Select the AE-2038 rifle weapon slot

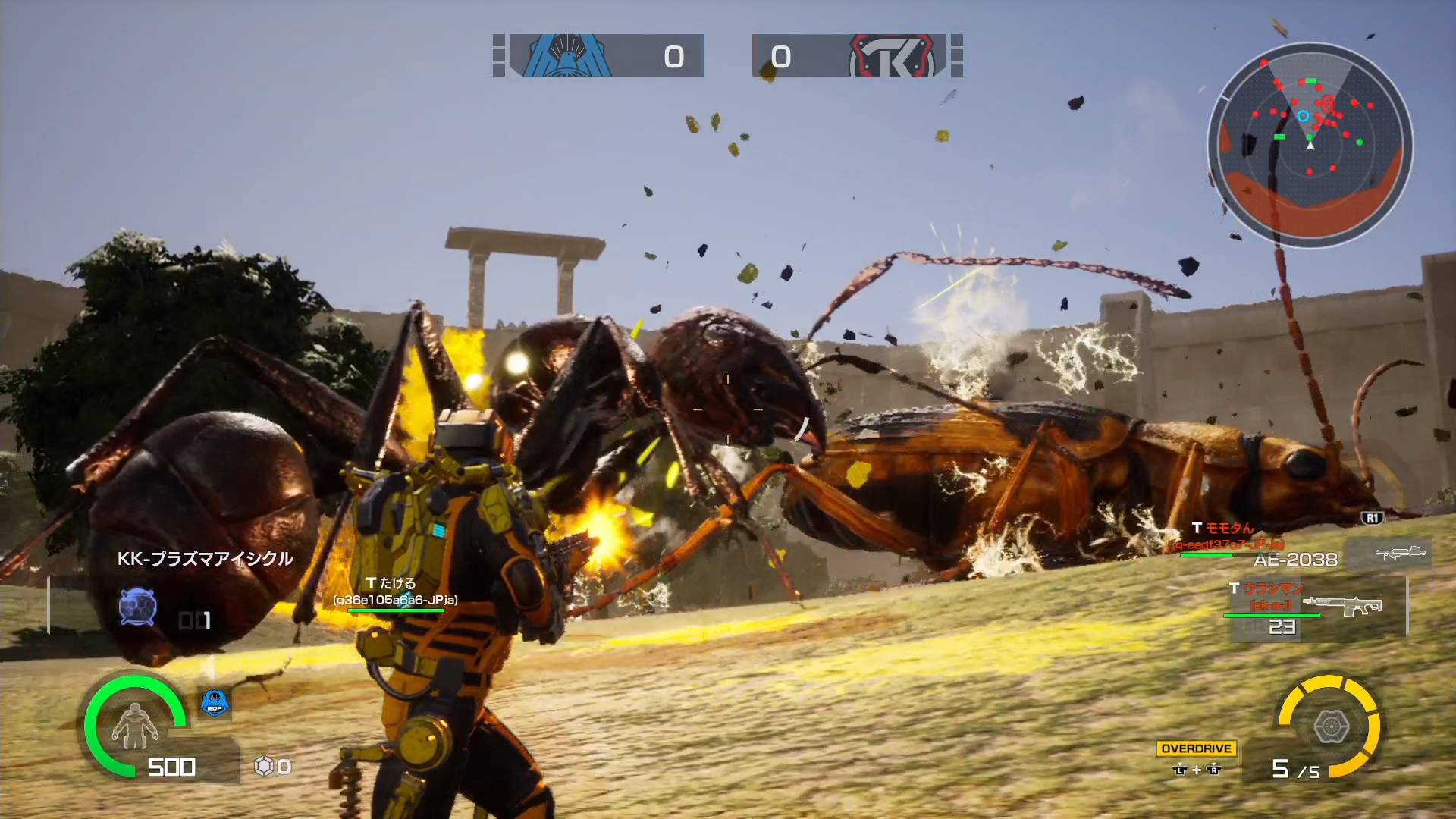click(x=1400, y=554)
